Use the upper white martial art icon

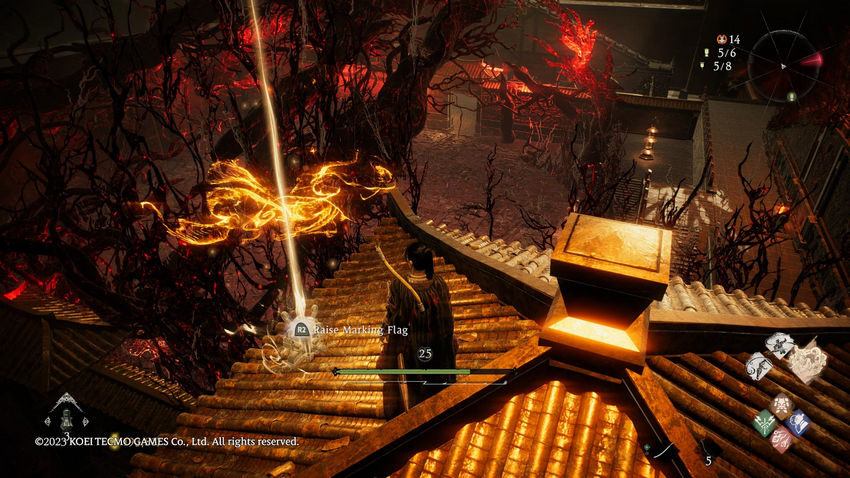coord(780,345)
